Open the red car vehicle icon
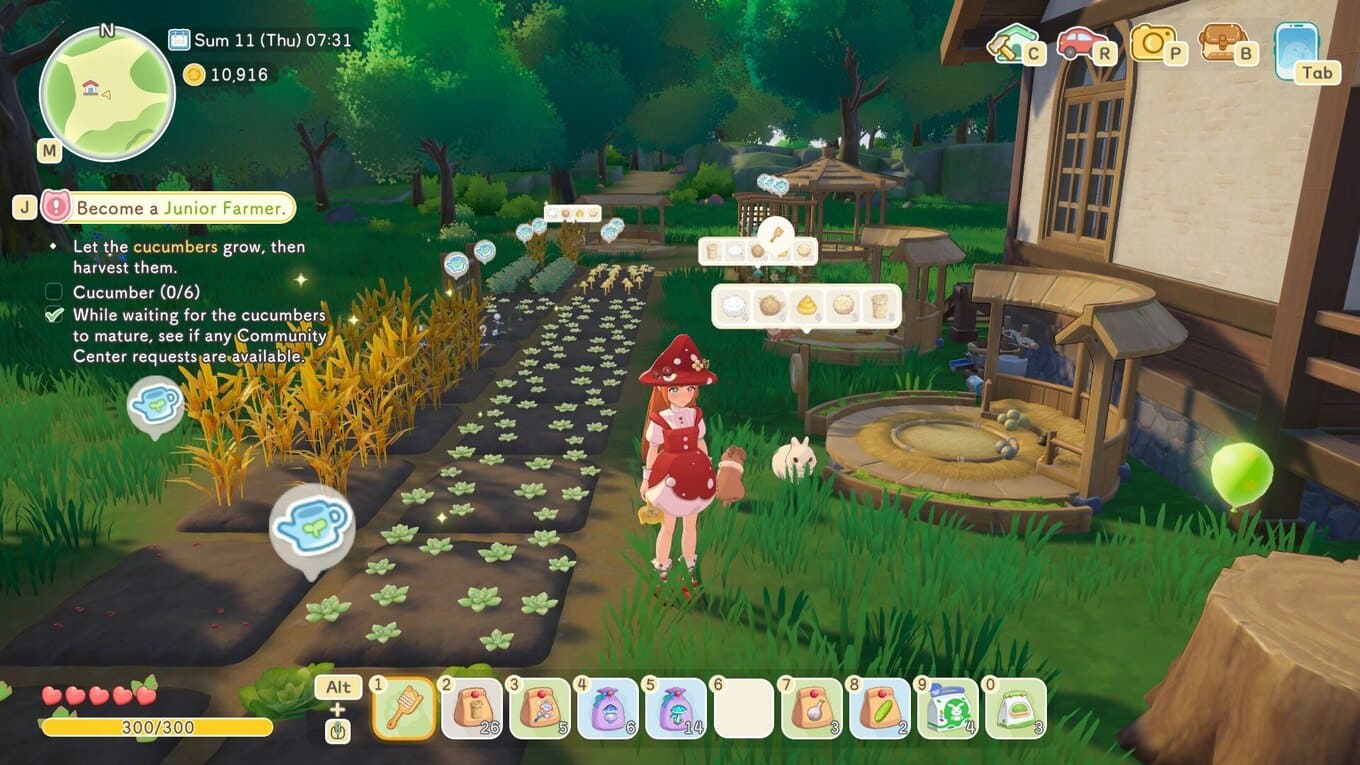Viewport: 1360px width, 765px height. pyautogui.click(x=1082, y=43)
